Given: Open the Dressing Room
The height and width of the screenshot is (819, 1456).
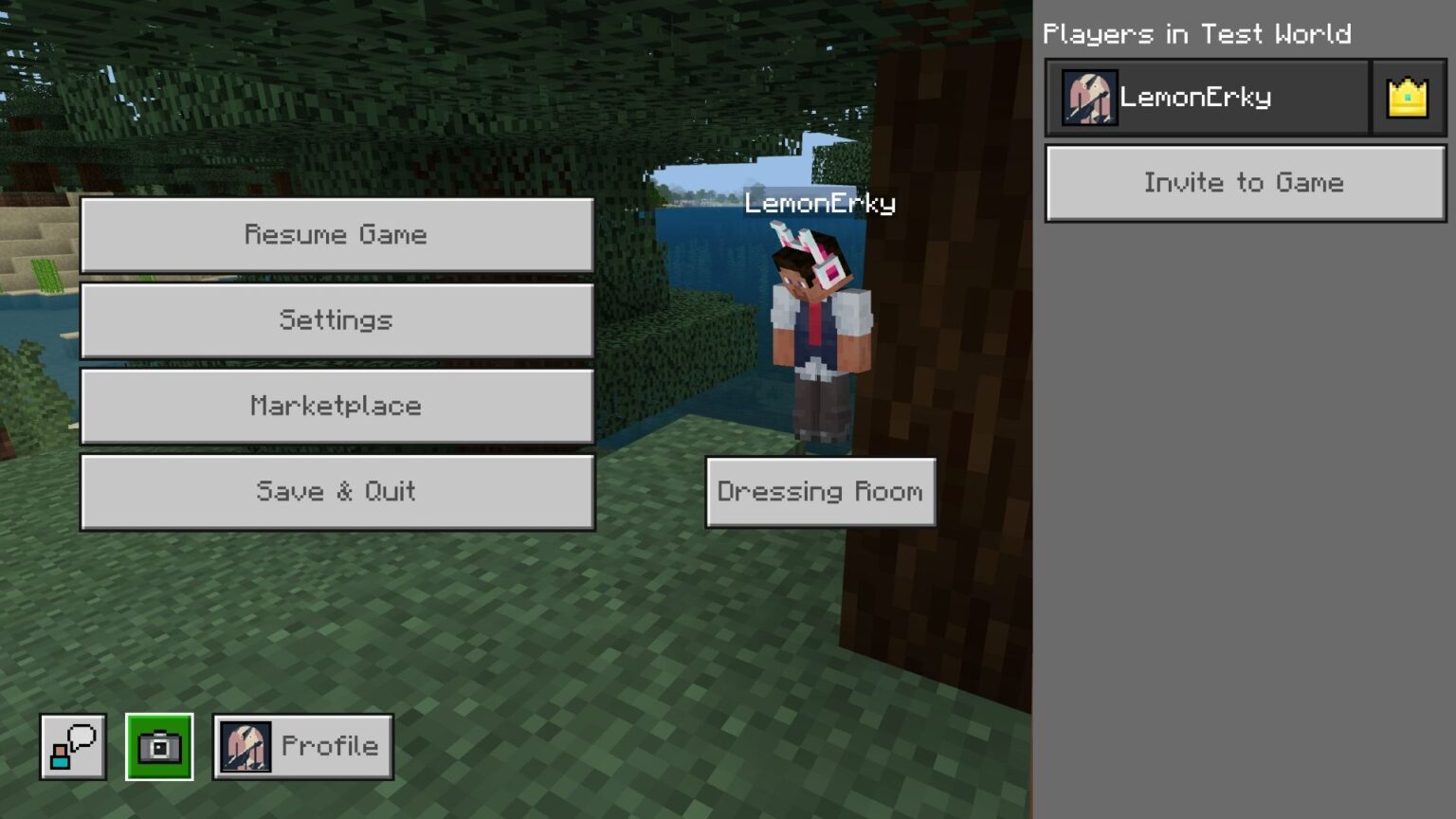Looking at the screenshot, I should pyautogui.click(x=820, y=491).
